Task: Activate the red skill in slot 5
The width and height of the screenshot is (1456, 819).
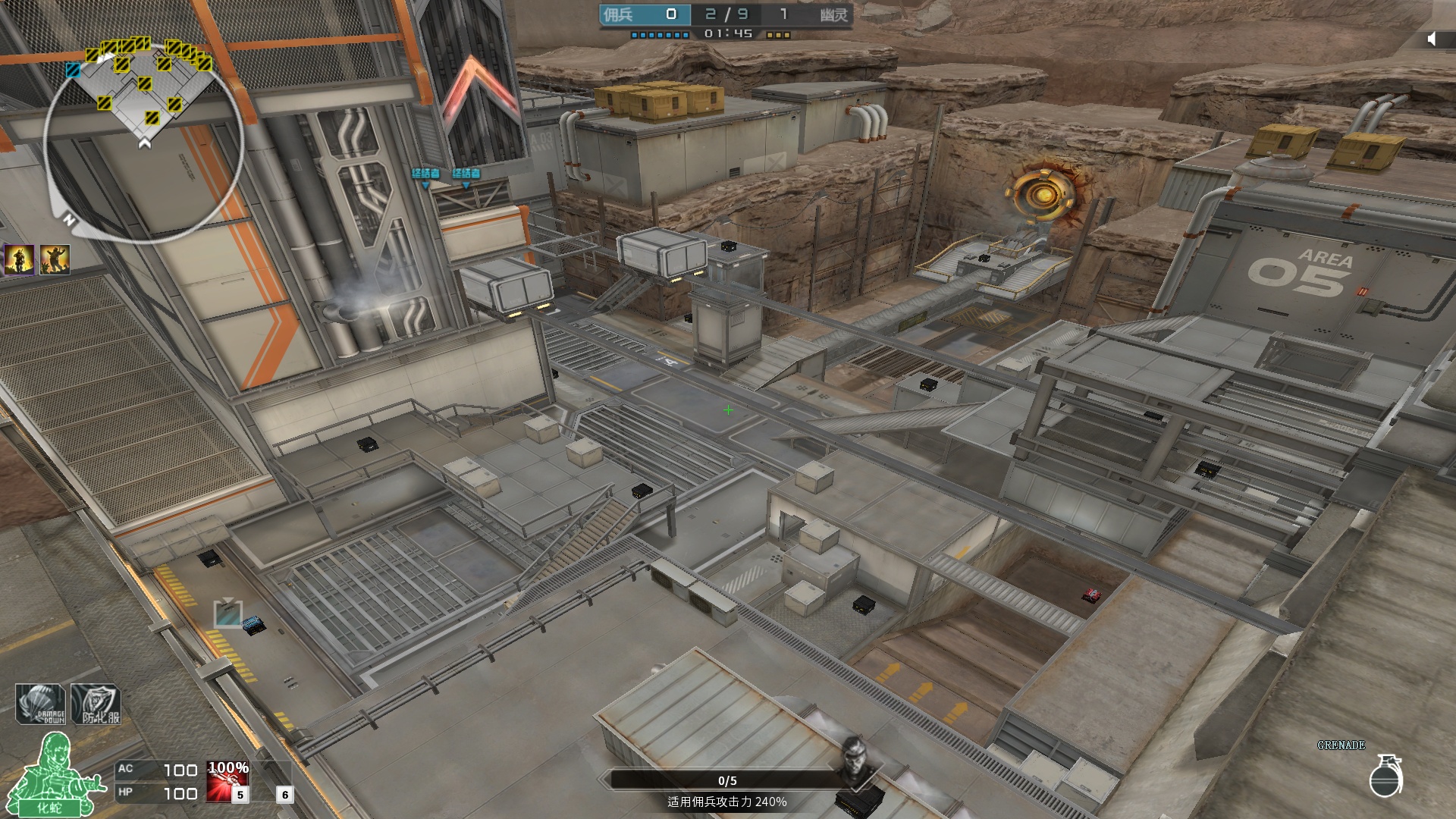Action: (227, 783)
